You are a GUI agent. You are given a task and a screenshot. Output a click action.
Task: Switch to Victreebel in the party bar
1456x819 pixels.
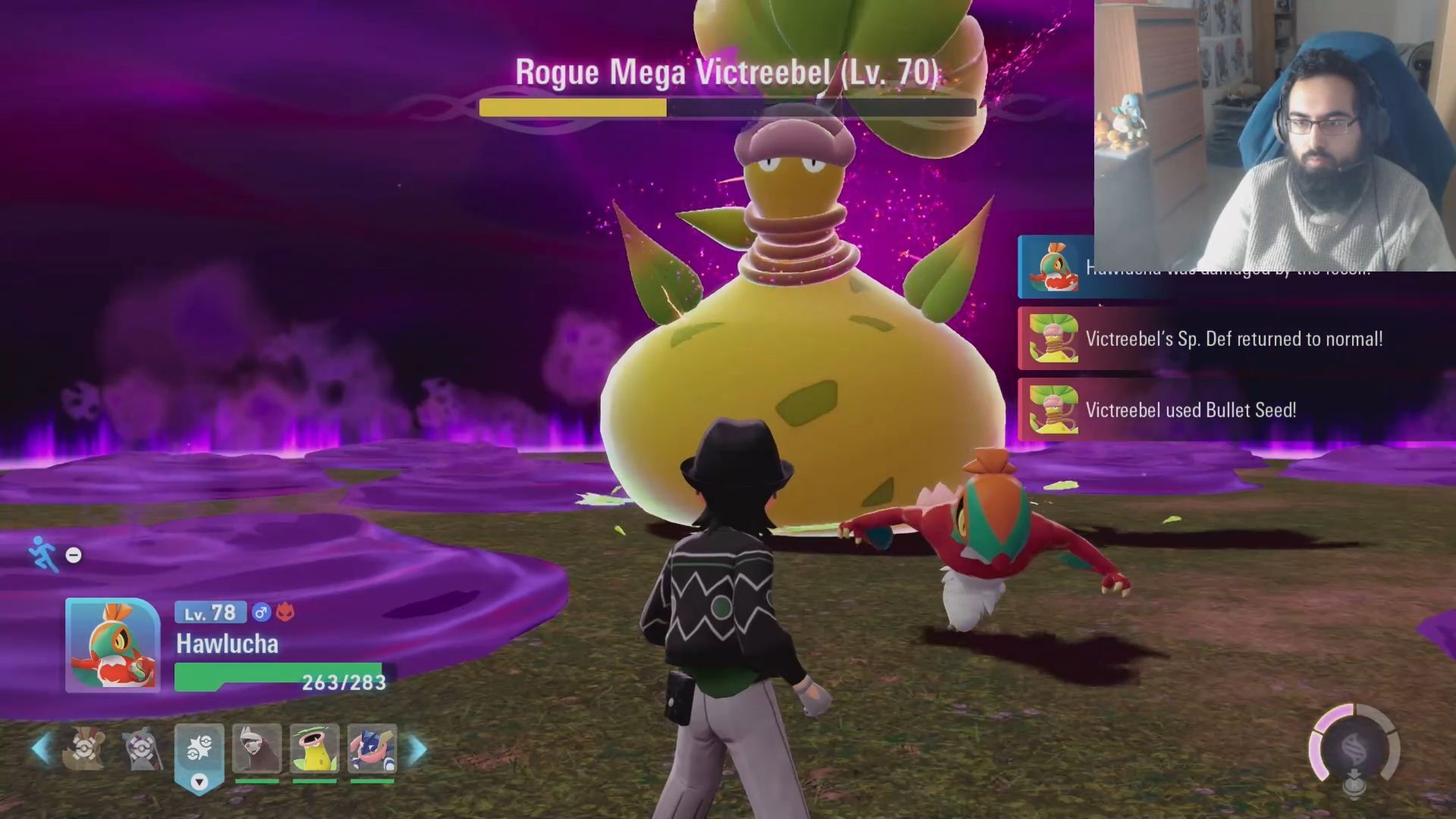click(x=314, y=748)
